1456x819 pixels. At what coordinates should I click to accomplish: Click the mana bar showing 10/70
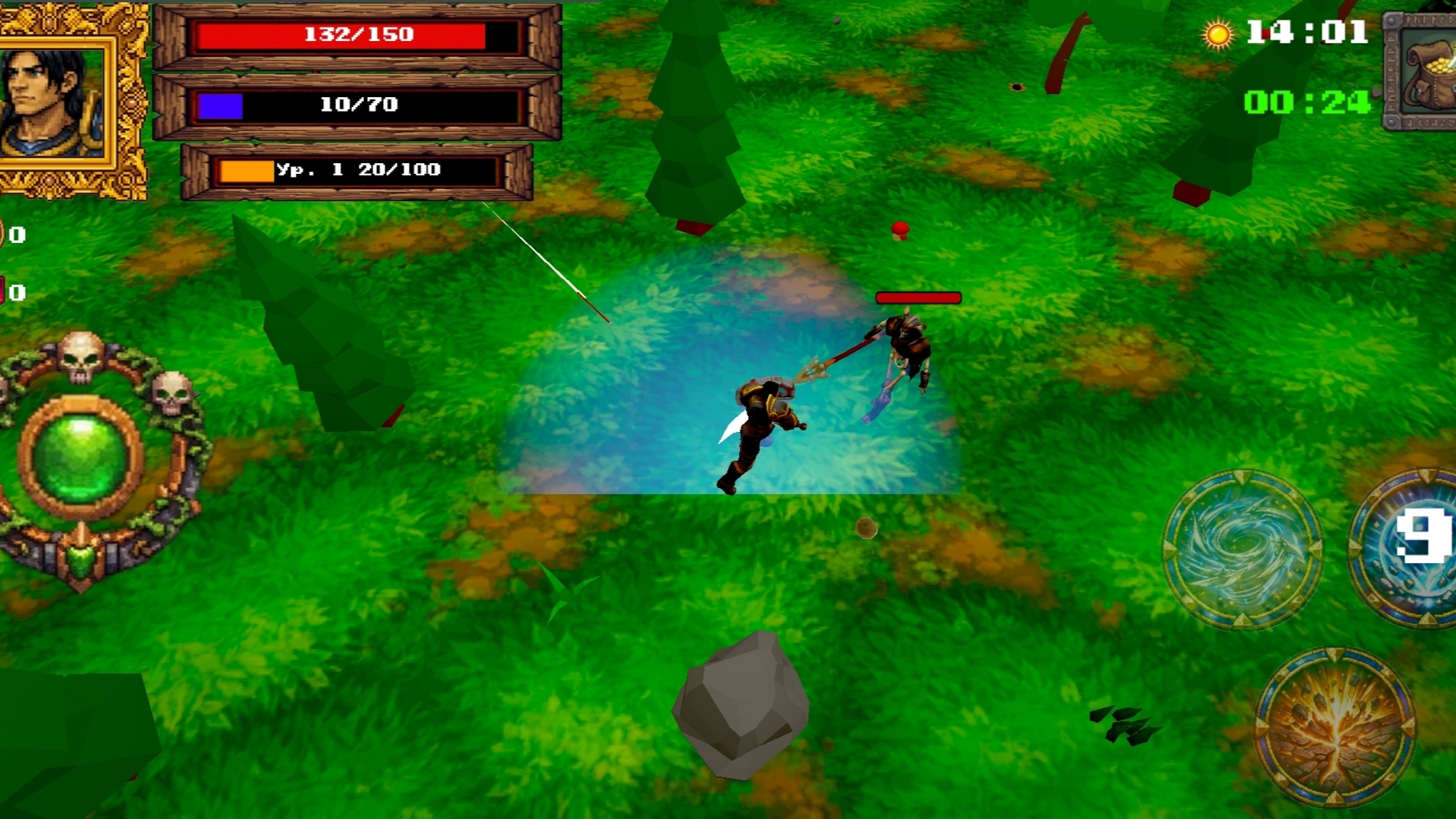[x=357, y=105]
